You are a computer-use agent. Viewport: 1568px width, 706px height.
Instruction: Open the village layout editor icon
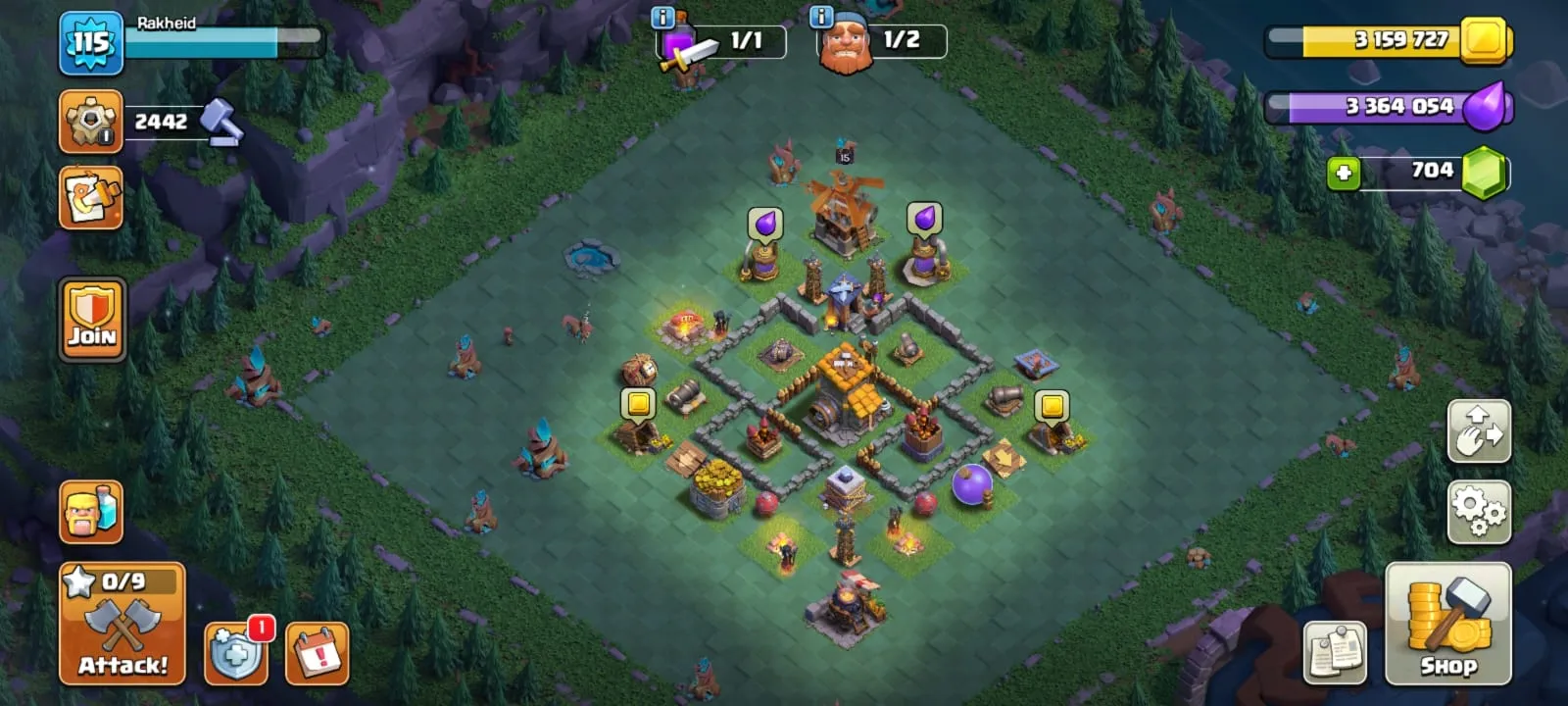[x=90, y=198]
